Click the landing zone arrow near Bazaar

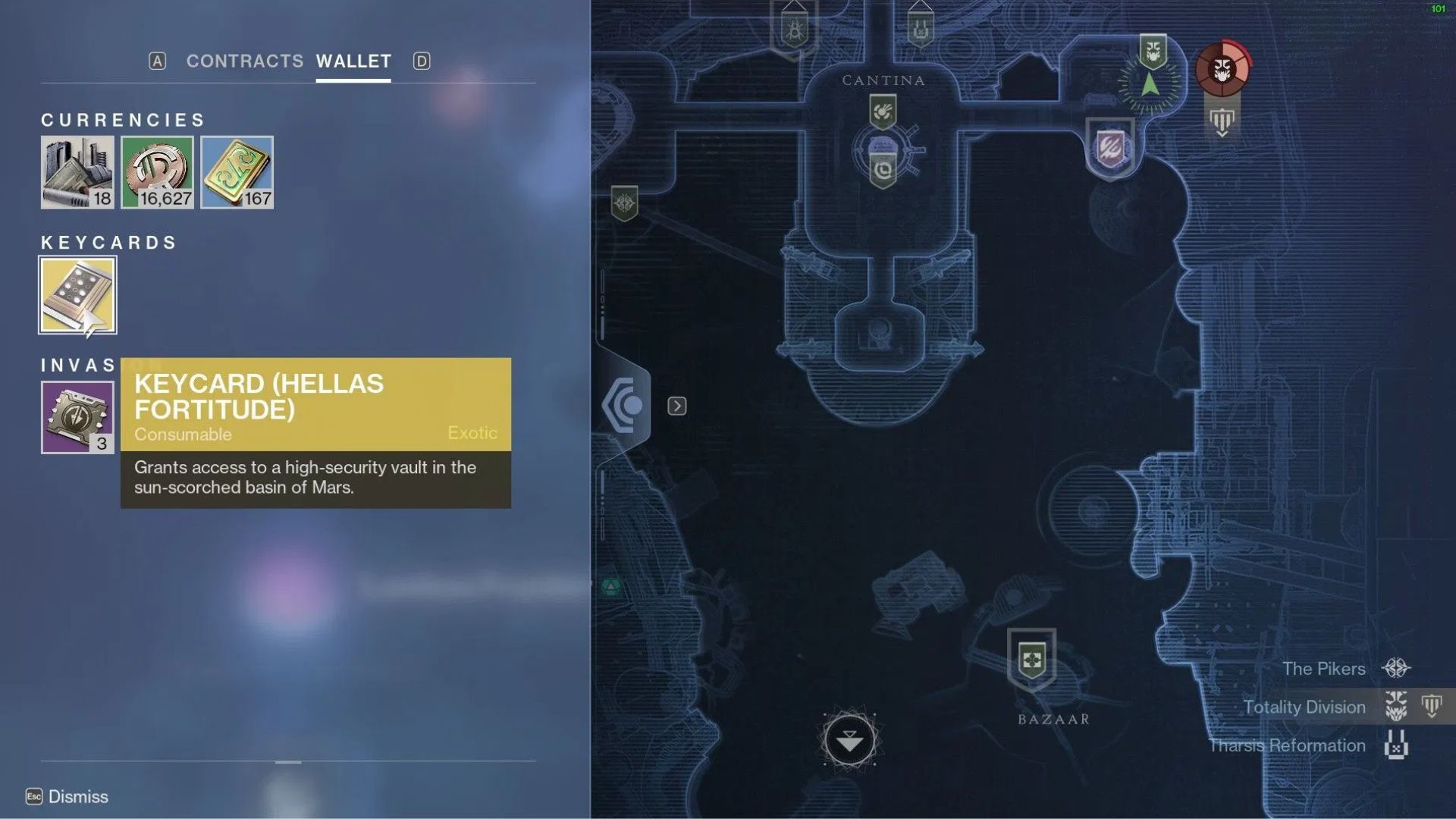(849, 739)
